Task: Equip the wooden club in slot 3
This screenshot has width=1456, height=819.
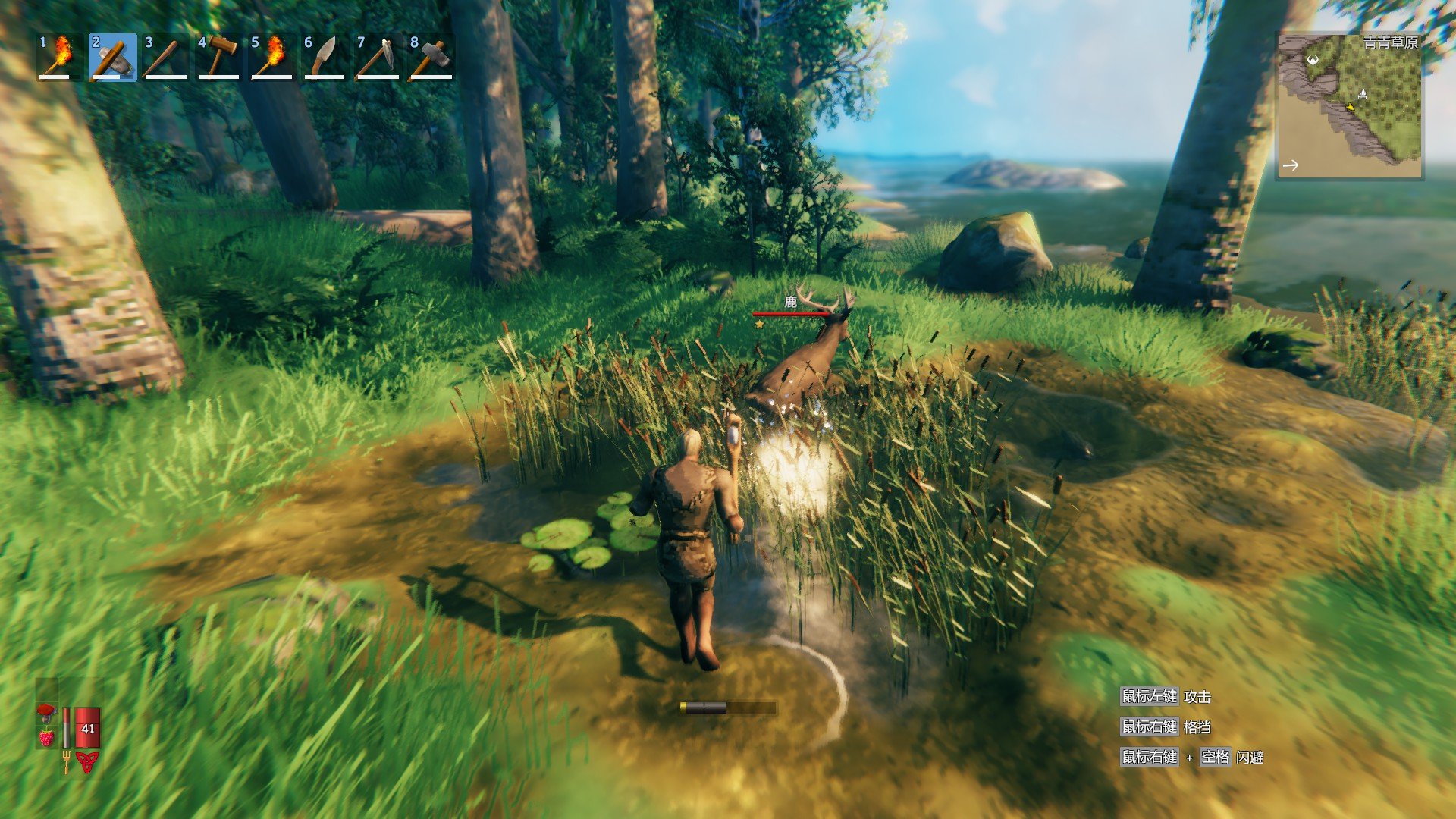Action: pos(165,57)
